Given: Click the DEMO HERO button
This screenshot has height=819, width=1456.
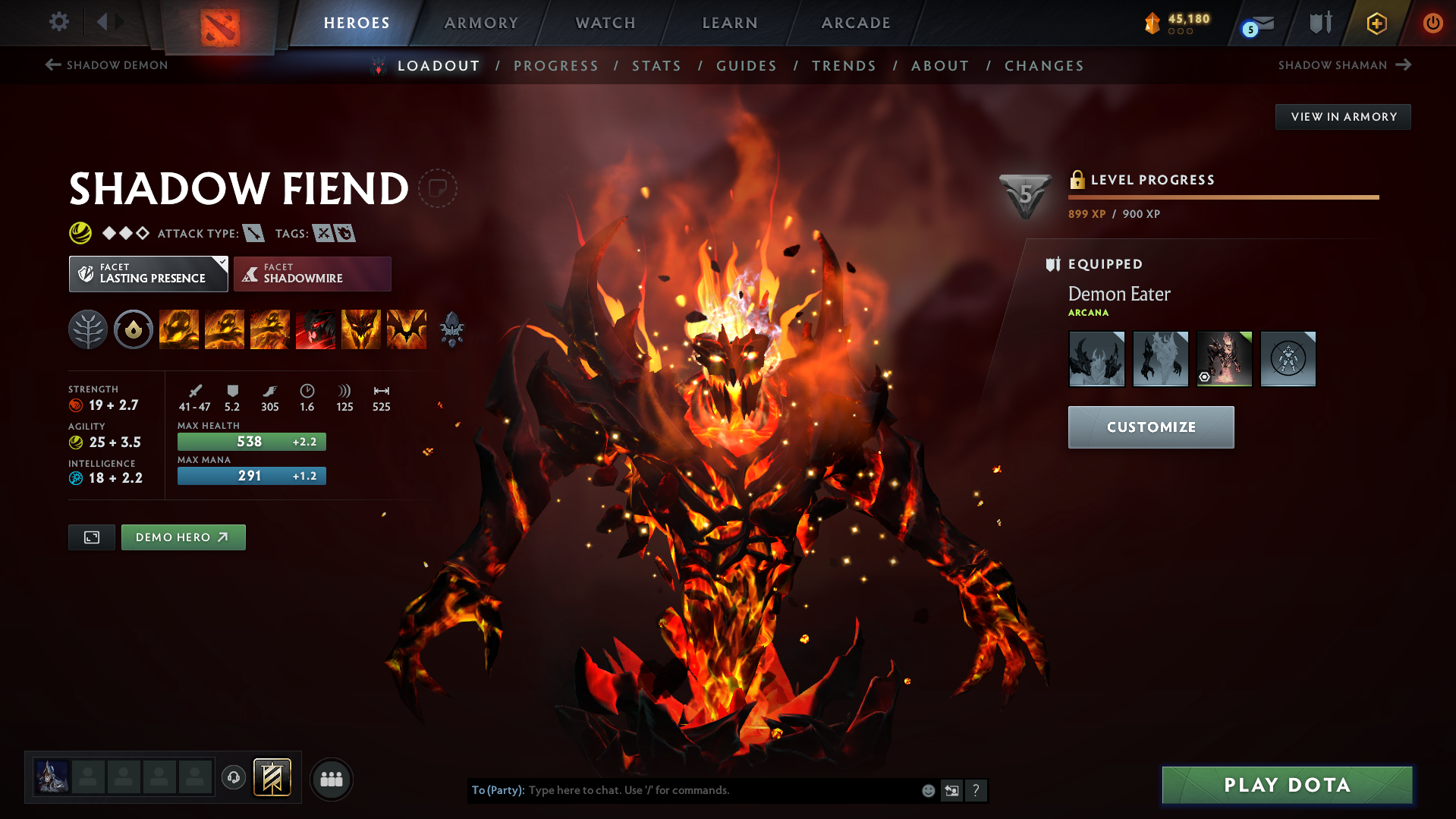Looking at the screenshot, I should pos(183,537).
